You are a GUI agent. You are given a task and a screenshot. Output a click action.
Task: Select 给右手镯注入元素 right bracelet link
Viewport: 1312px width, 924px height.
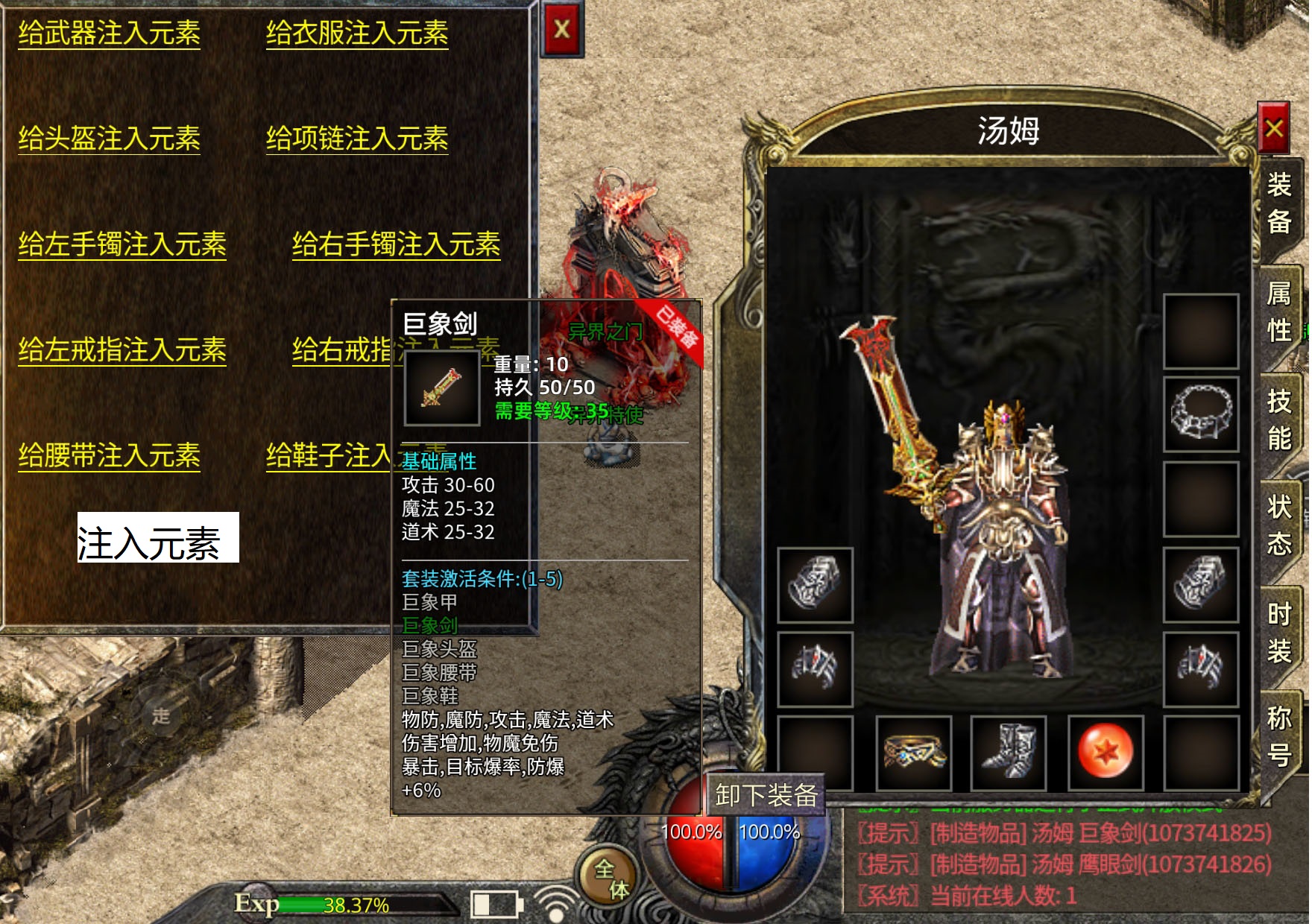coord(396,244)
